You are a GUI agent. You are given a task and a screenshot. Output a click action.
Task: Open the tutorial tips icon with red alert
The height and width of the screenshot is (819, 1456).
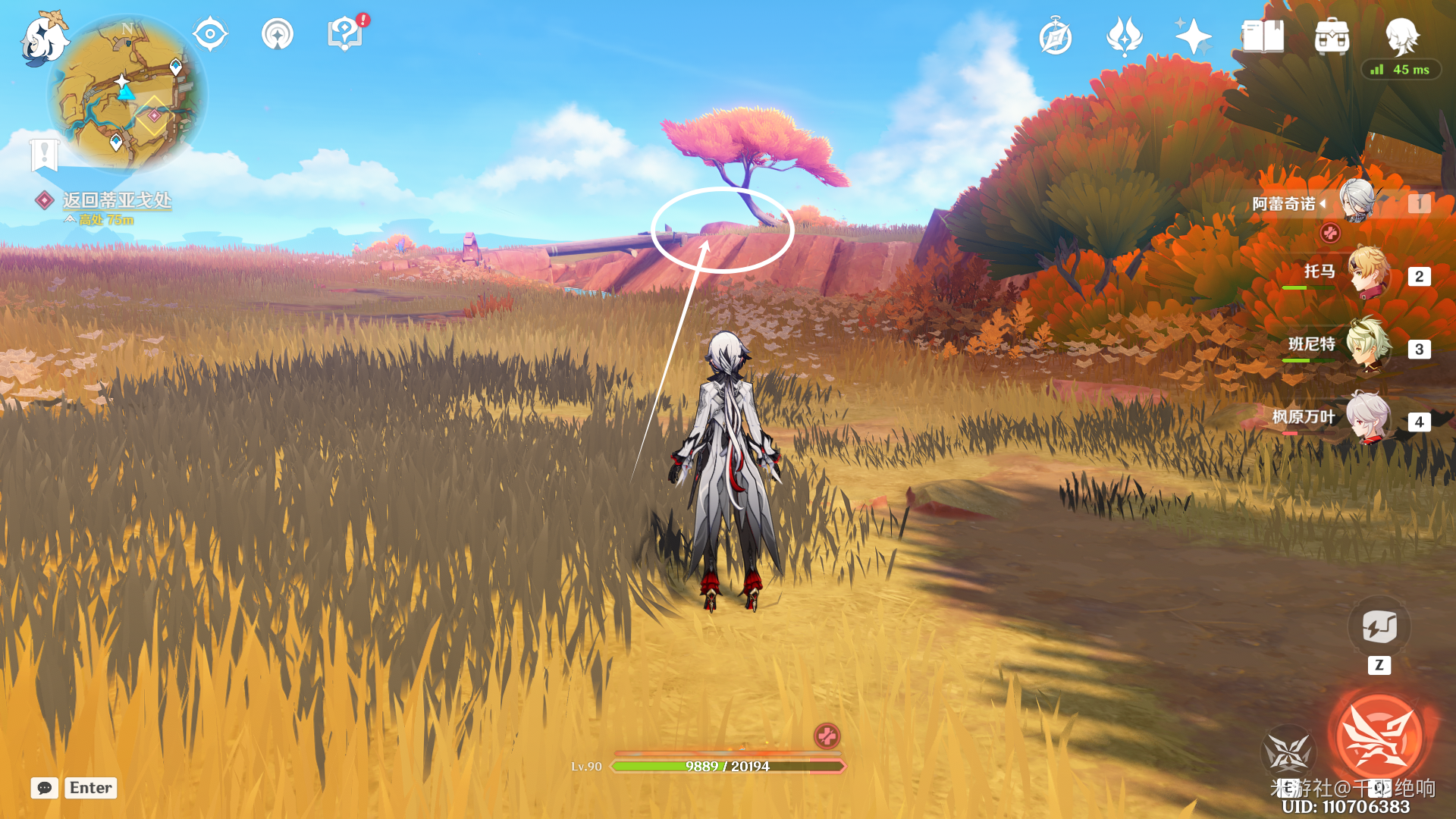[x=345, y=34]
